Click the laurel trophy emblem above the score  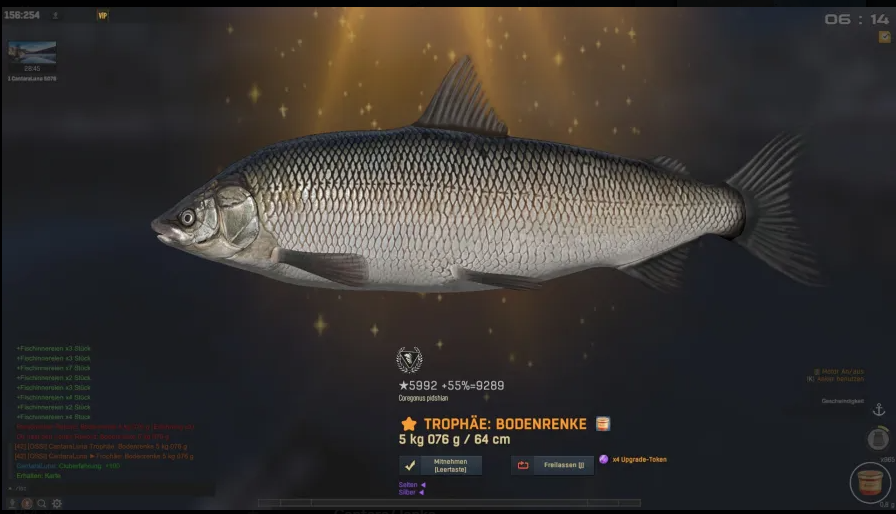tap(409, 359)
